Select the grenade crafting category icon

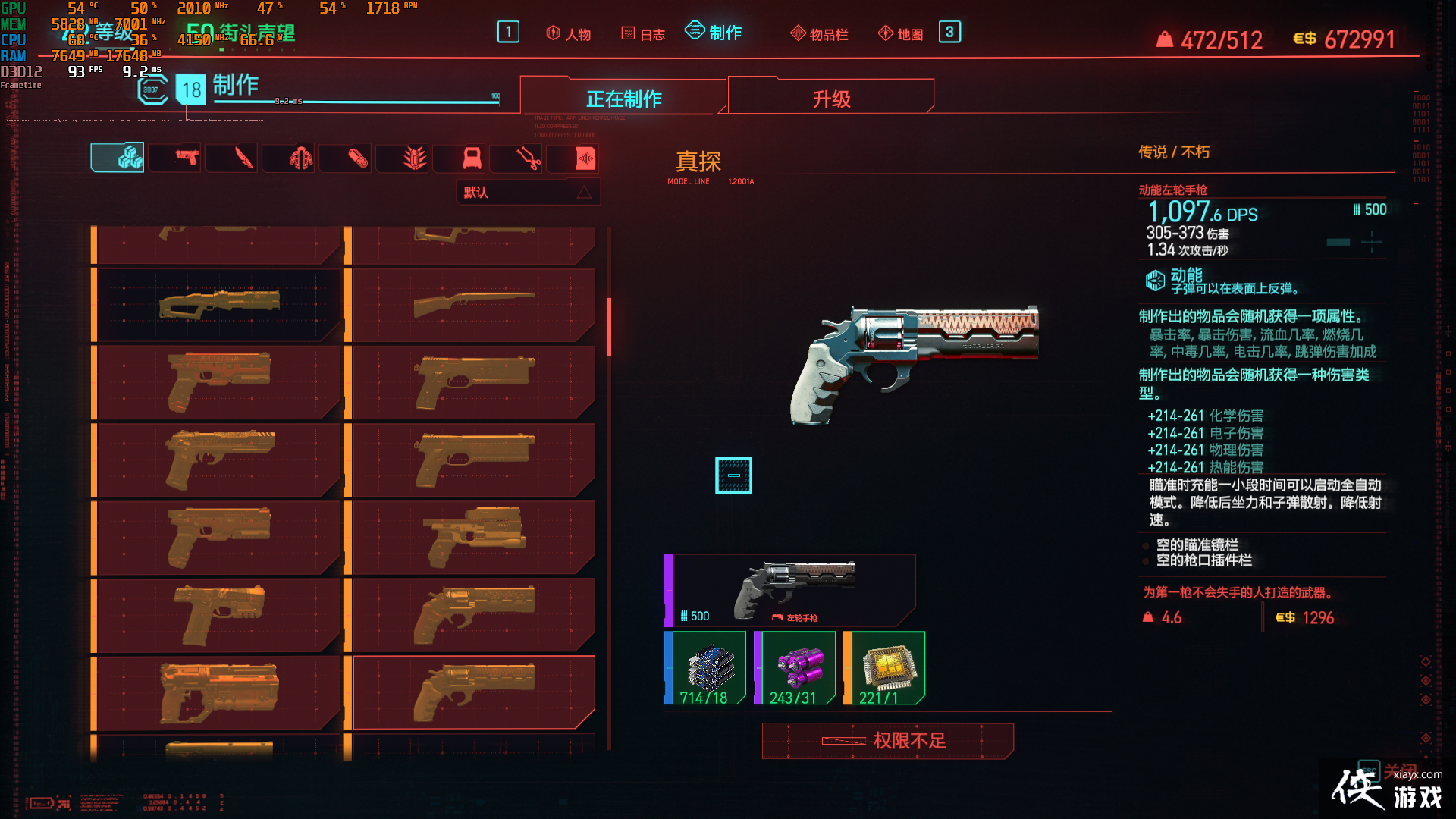[x=402, y=158]
